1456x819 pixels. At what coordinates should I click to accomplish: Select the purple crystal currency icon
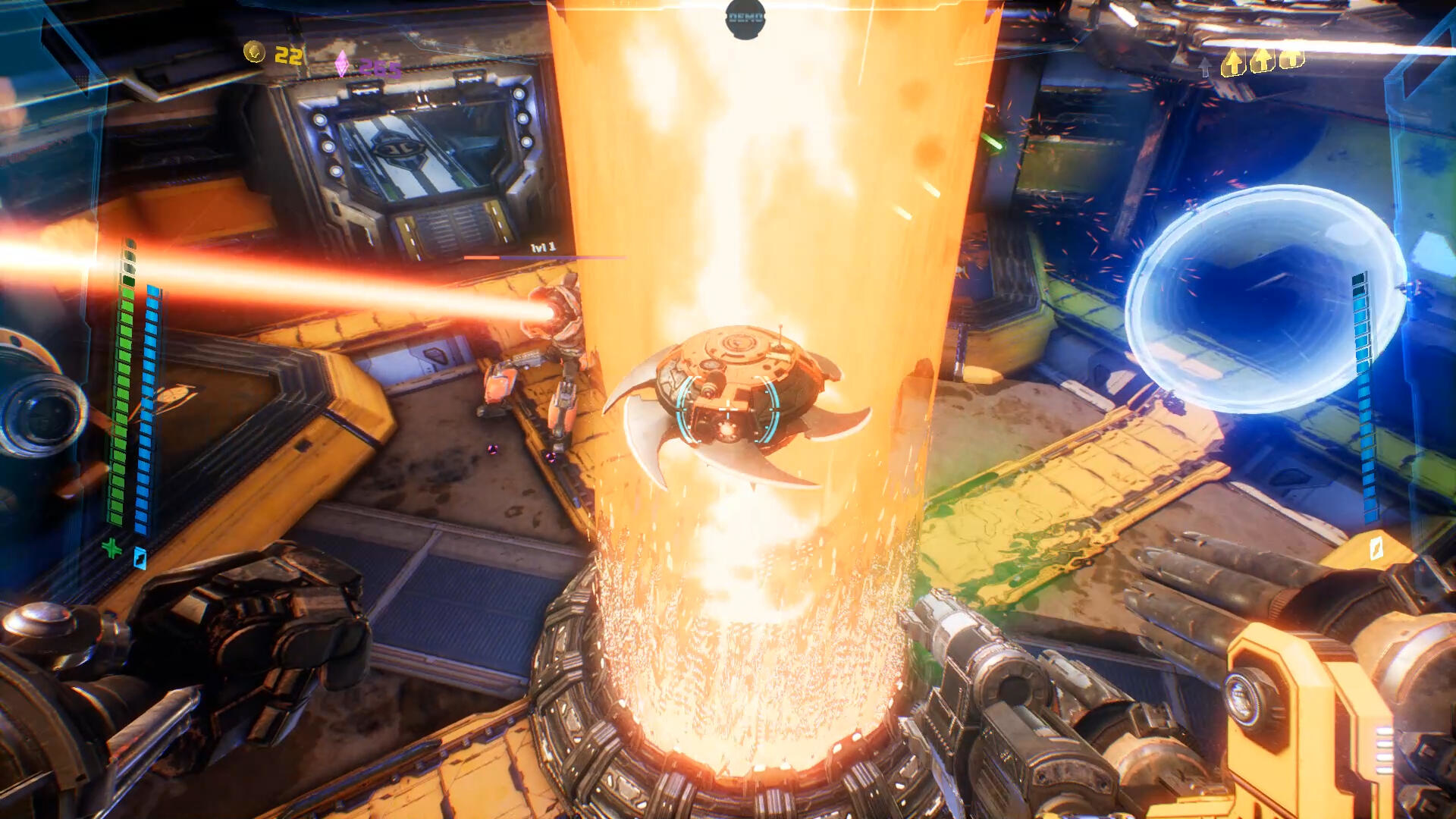tap(343, 64)
